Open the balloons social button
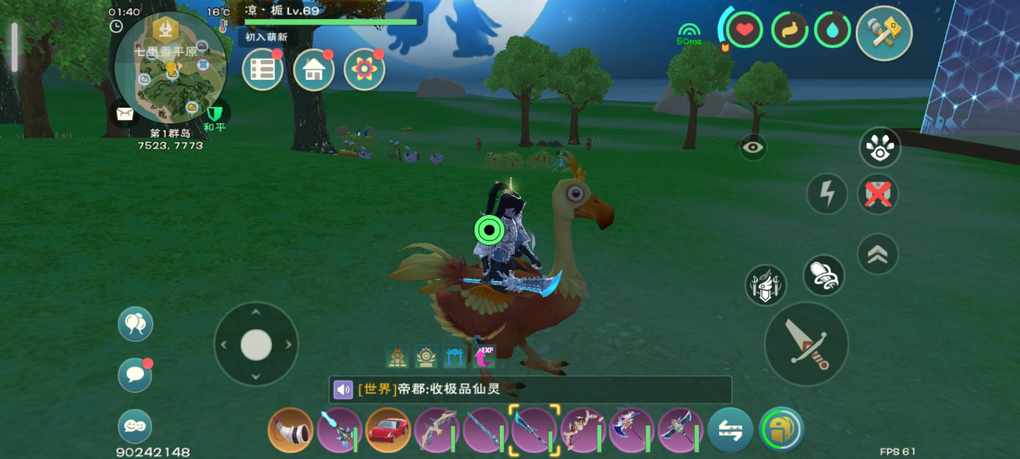Screen dimensions: 1020x459 coord(135,323)
